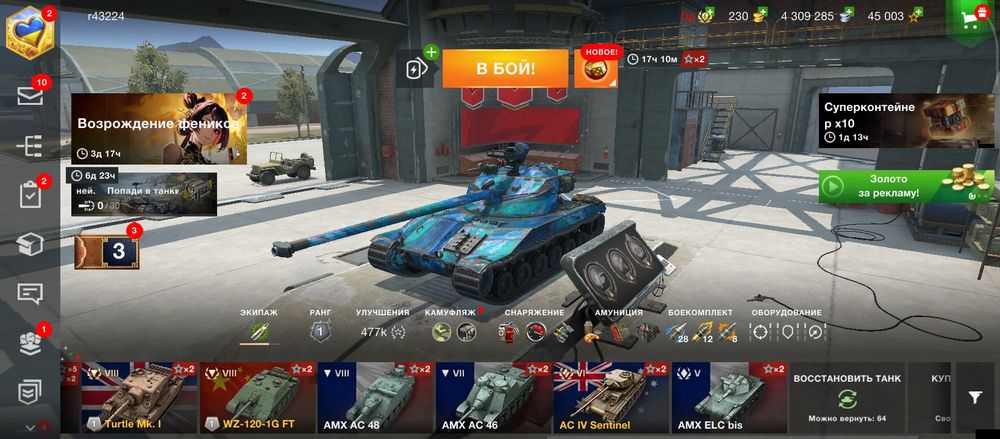Open the tank carousel filter

pos(975,397)
